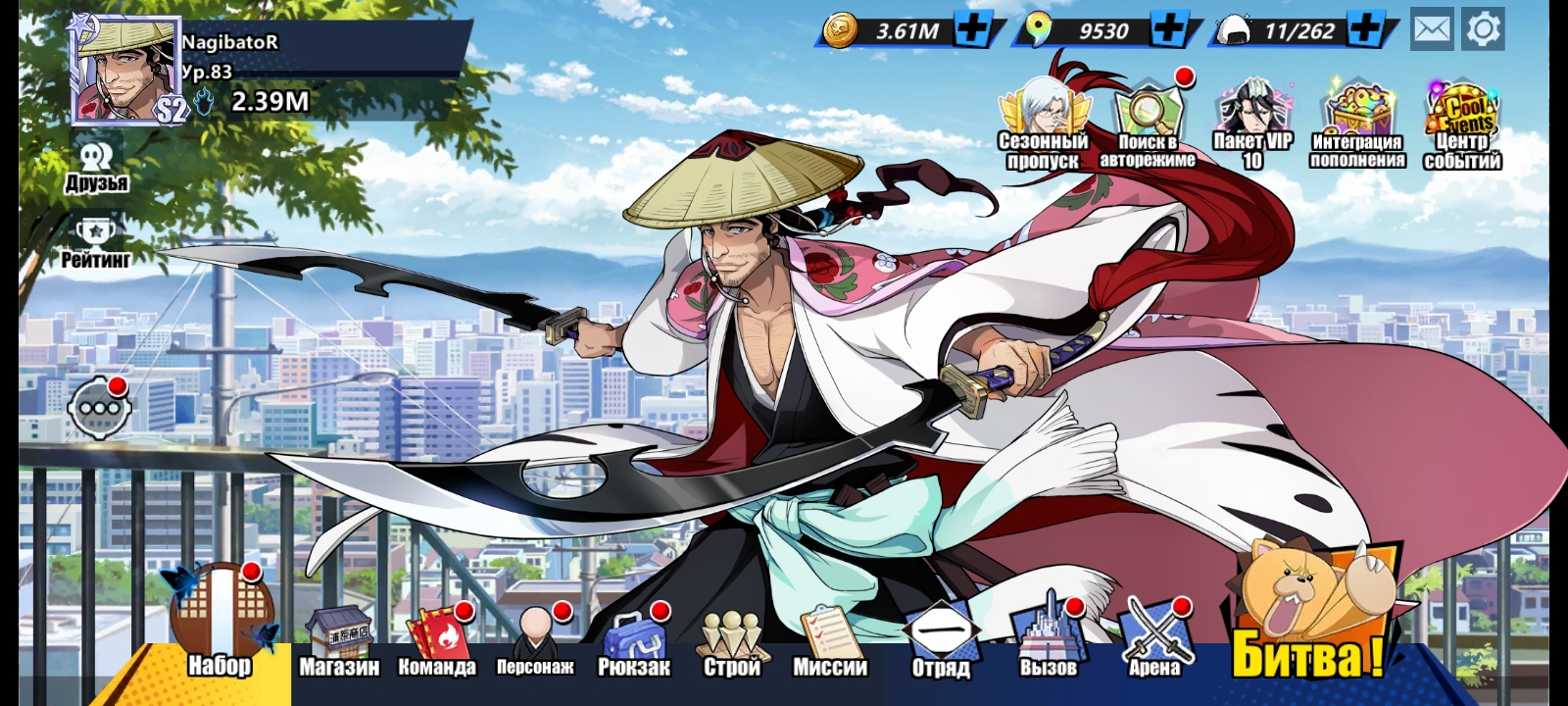This screenshot has height=706, width=1568.
Task: Add more gold coins with plus button
Action: pos(972,29)
